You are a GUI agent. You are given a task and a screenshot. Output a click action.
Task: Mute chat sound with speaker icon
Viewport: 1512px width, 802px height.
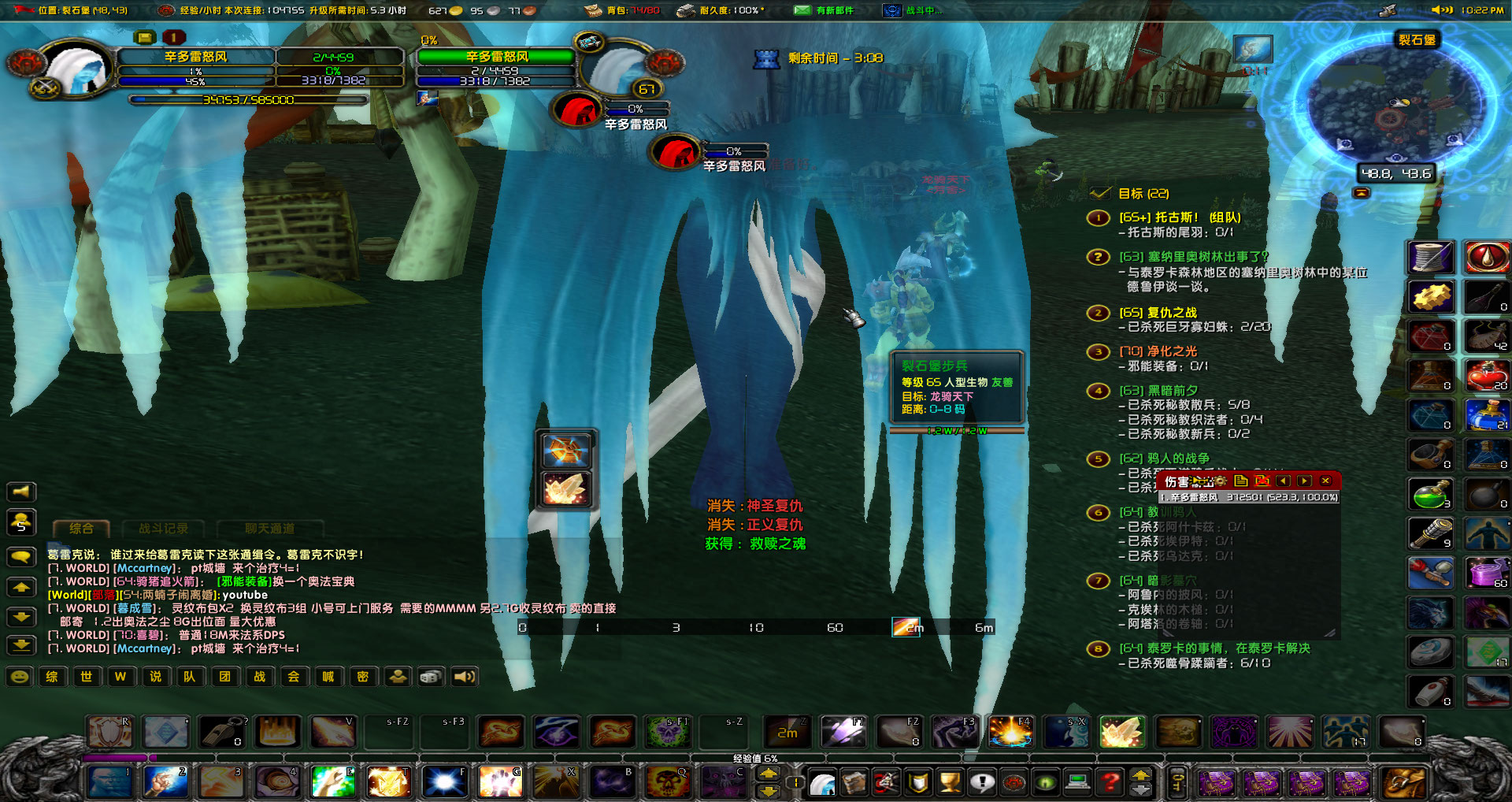465,678
